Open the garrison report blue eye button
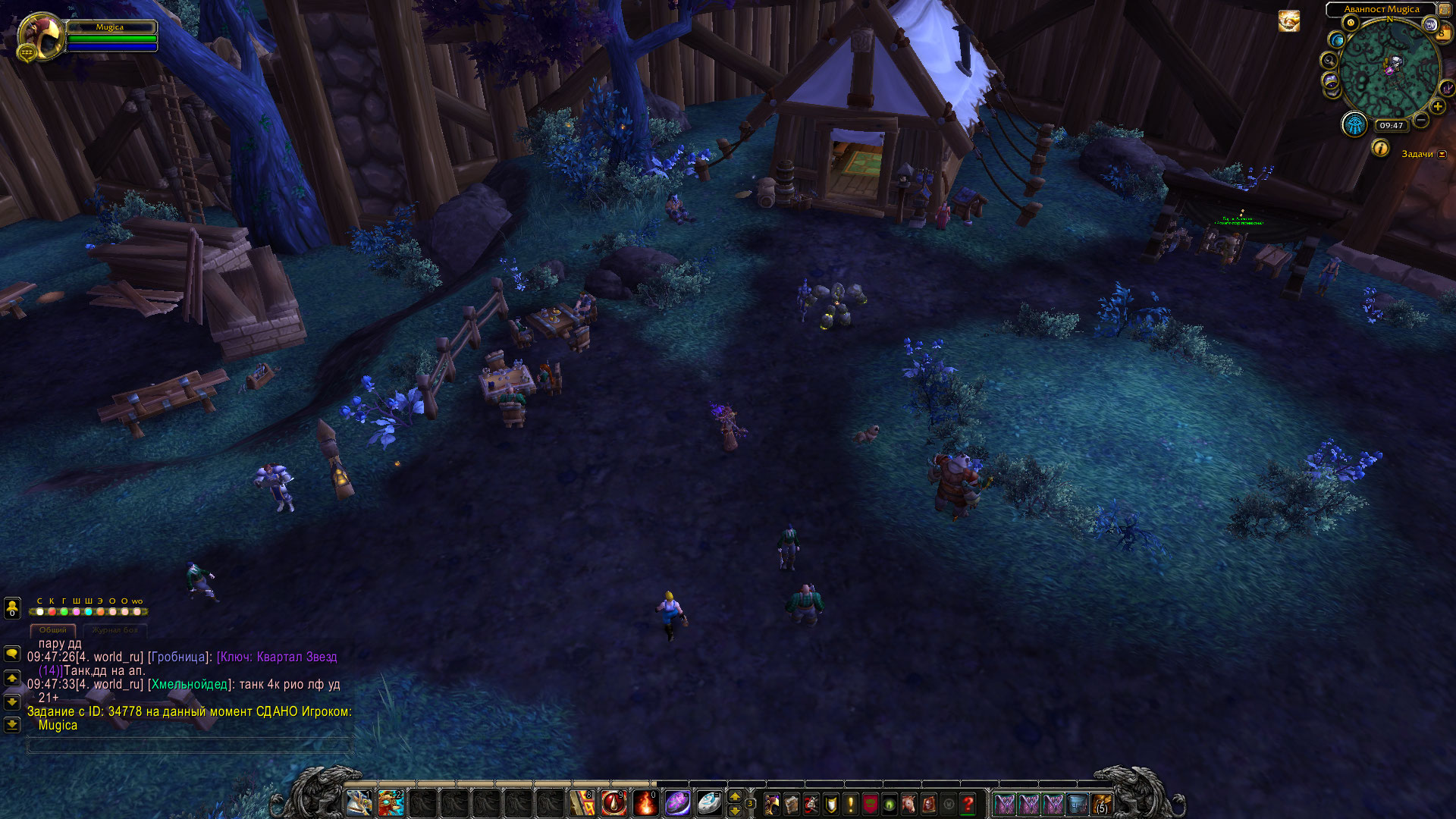Image resolution: width=1456 pixels, height=819 pixels. tap(1354, 124)
